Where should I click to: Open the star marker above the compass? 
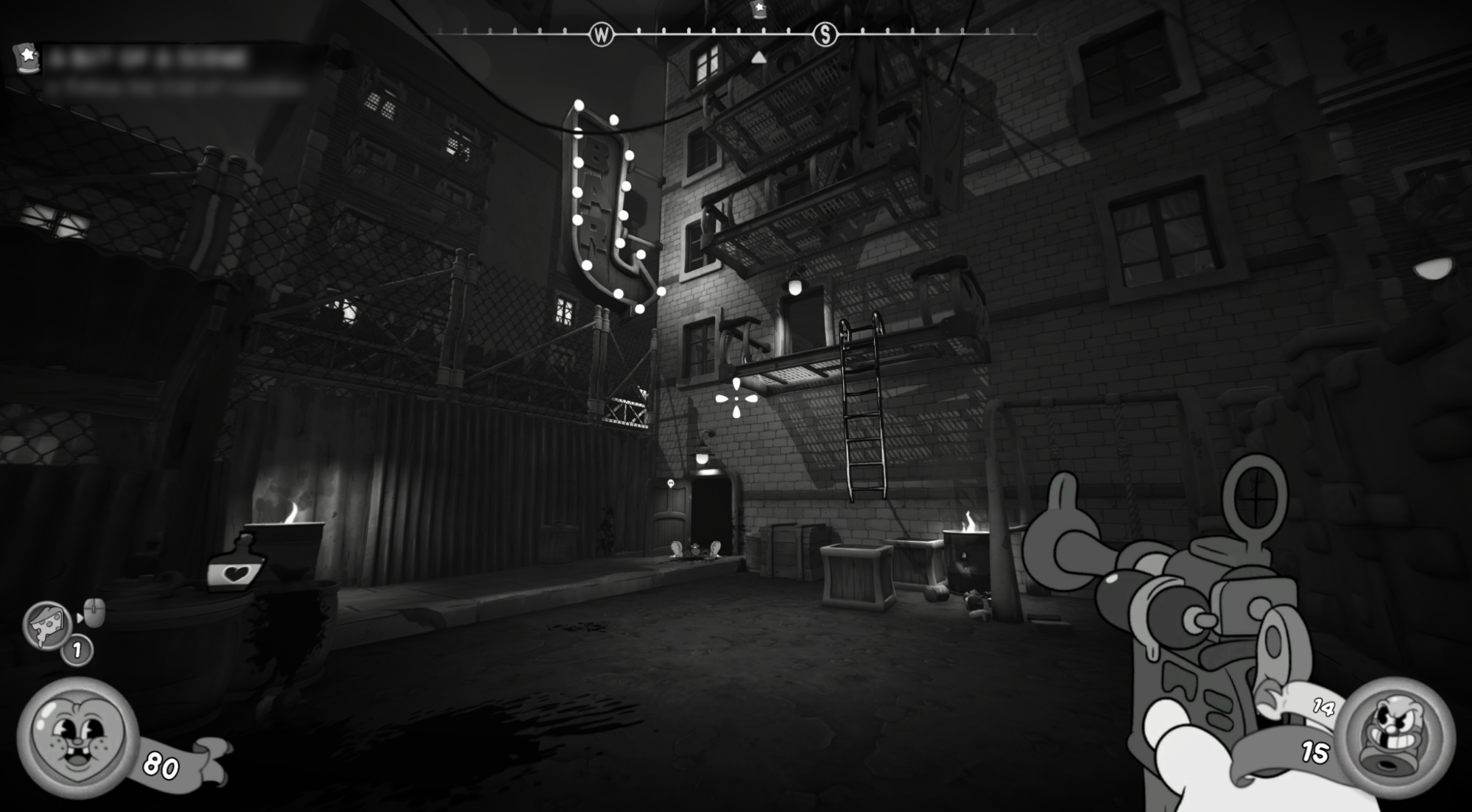(758, 9)
